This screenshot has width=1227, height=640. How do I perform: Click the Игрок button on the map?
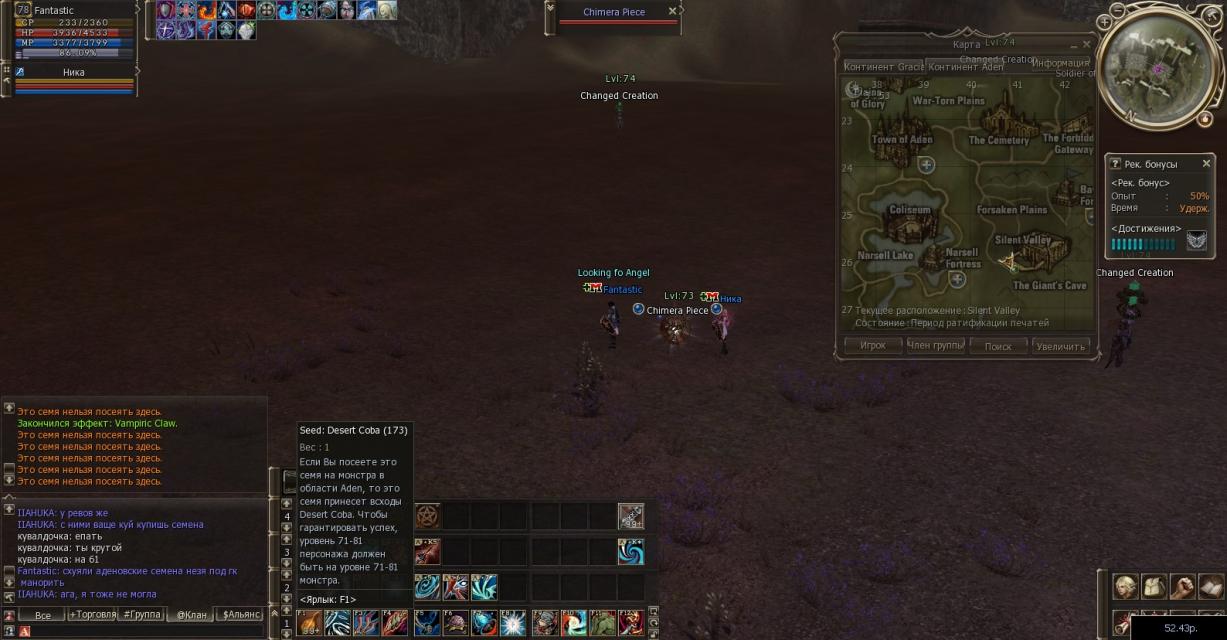click(873, 346)
